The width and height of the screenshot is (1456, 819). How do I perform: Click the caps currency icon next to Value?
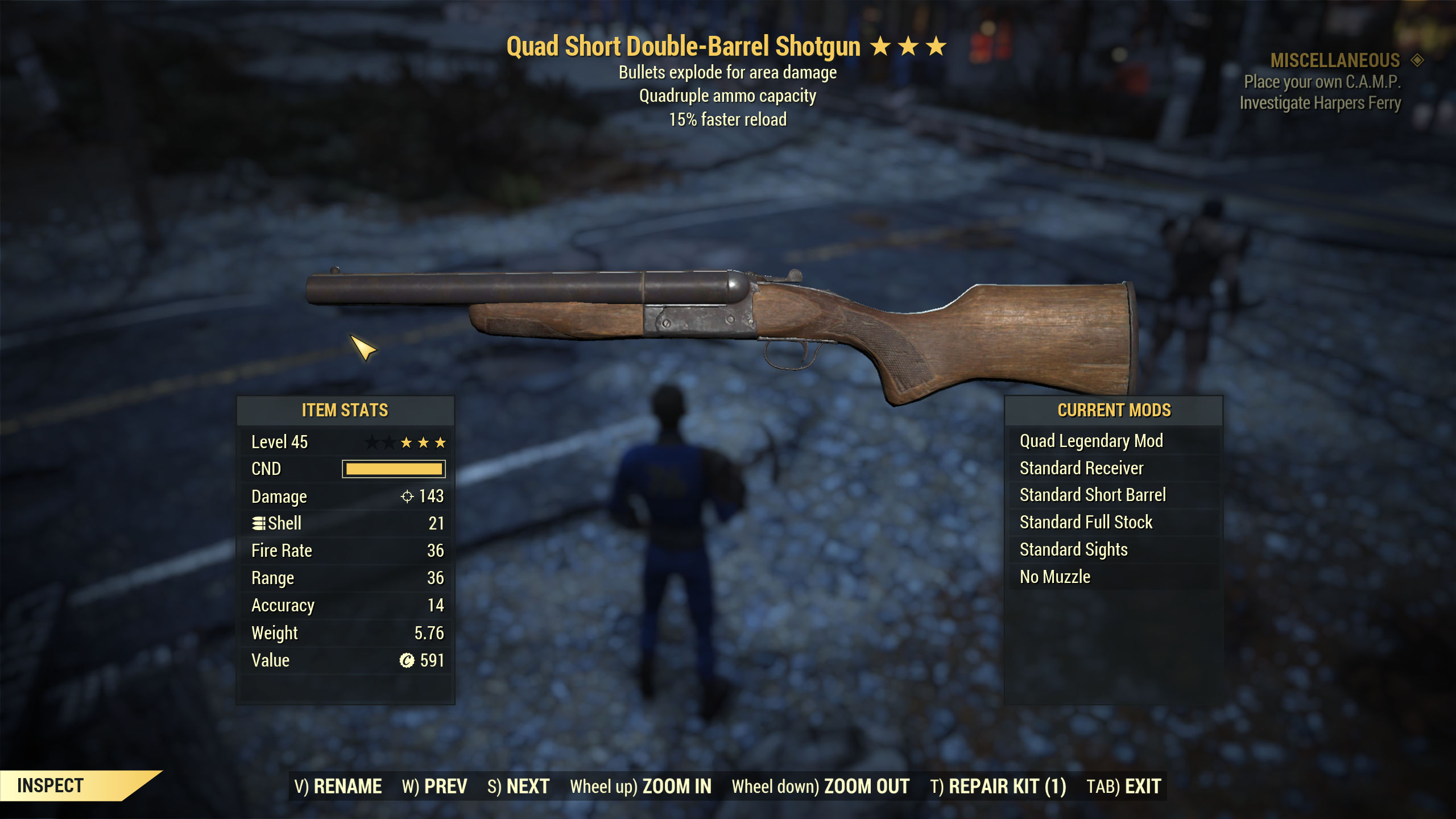(x=406, y=660)
